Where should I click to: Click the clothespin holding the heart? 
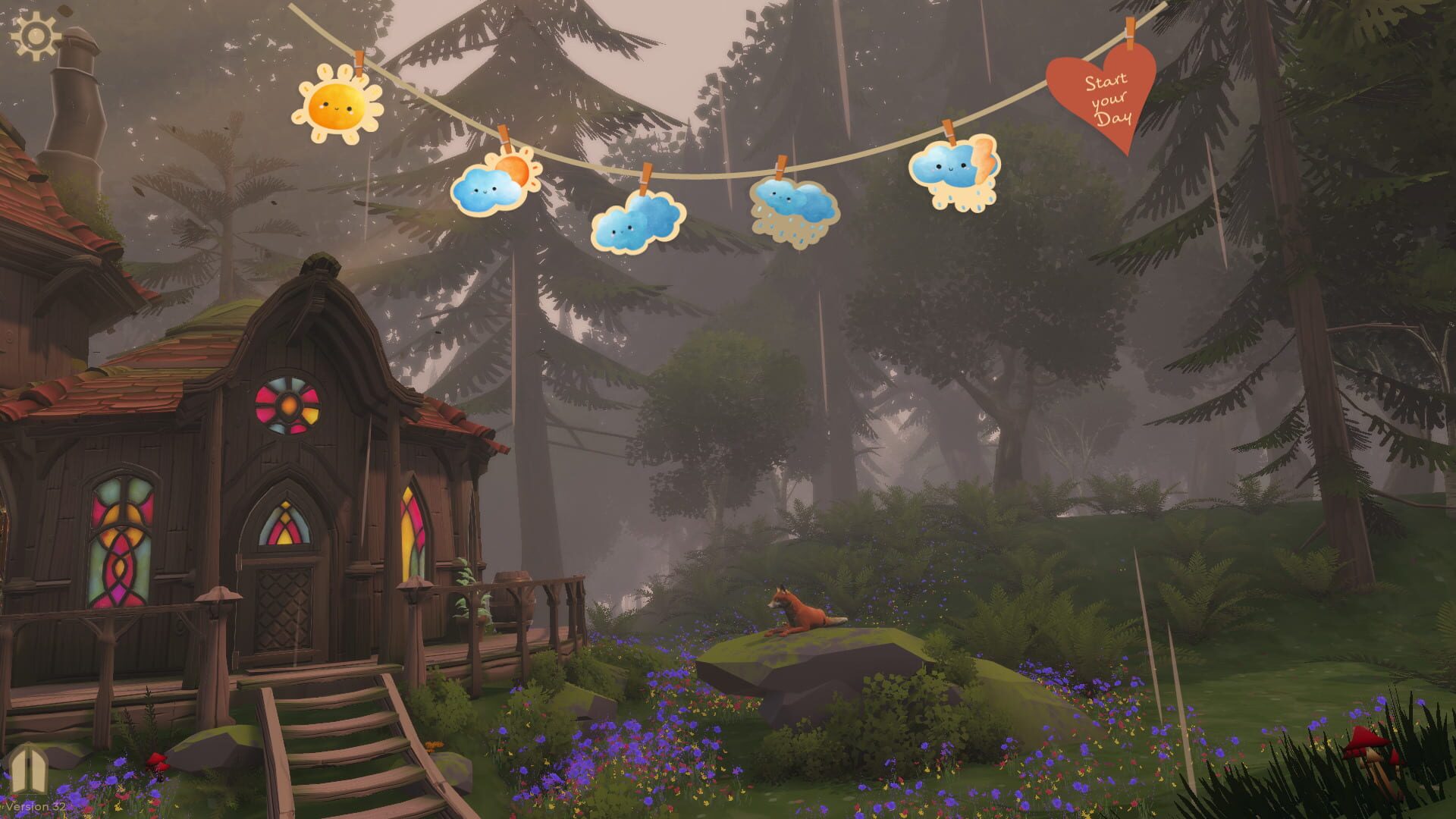[1129, 32]
